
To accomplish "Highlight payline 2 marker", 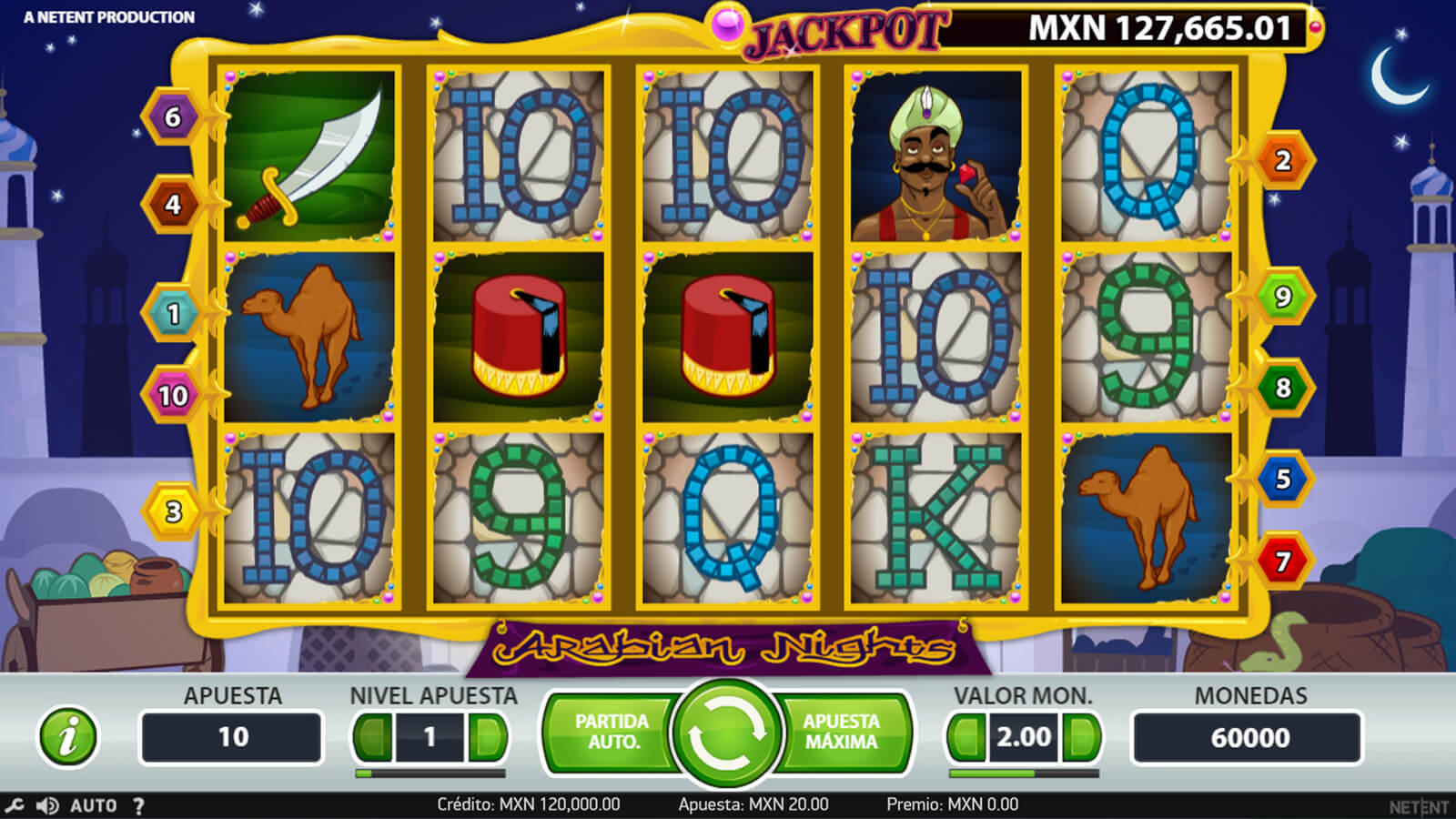I will (x=1282, y=161).
